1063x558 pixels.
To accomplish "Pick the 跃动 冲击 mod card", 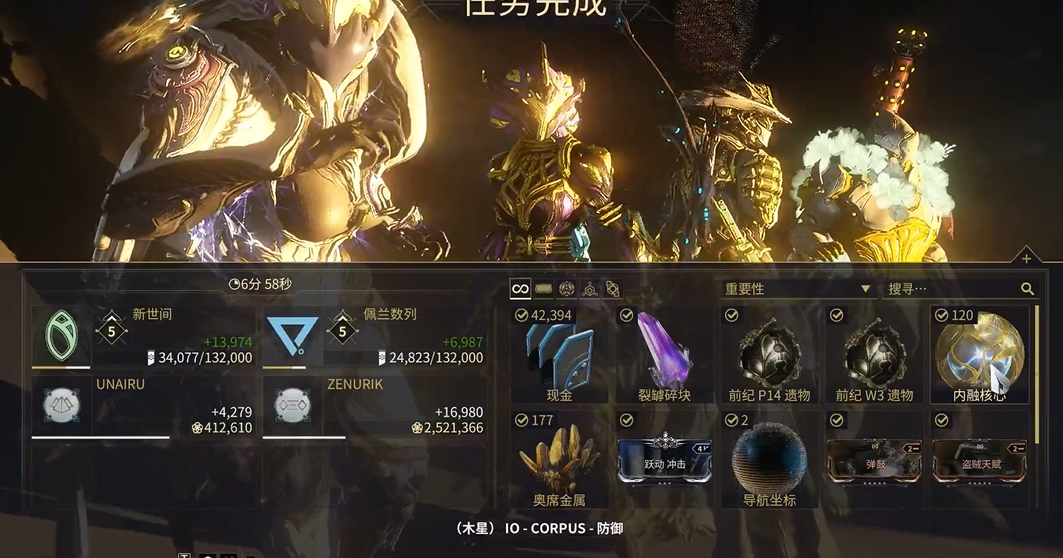I will (664, 460).
